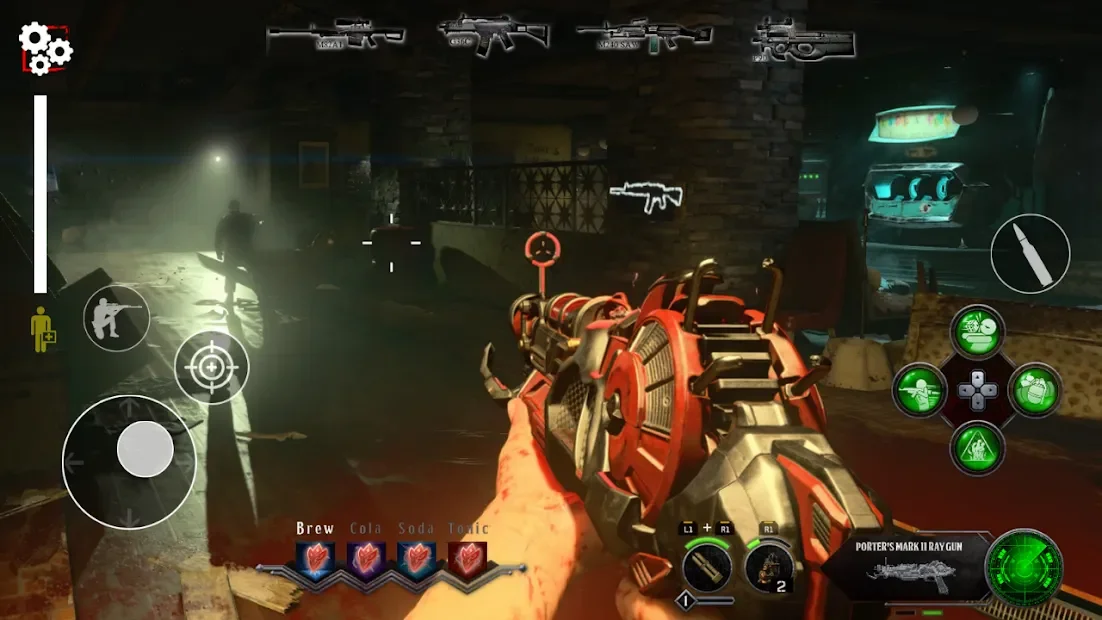Trigger the top green explosion ability
This screenshot has height=620, width=1102.
[x=977, y=331]
